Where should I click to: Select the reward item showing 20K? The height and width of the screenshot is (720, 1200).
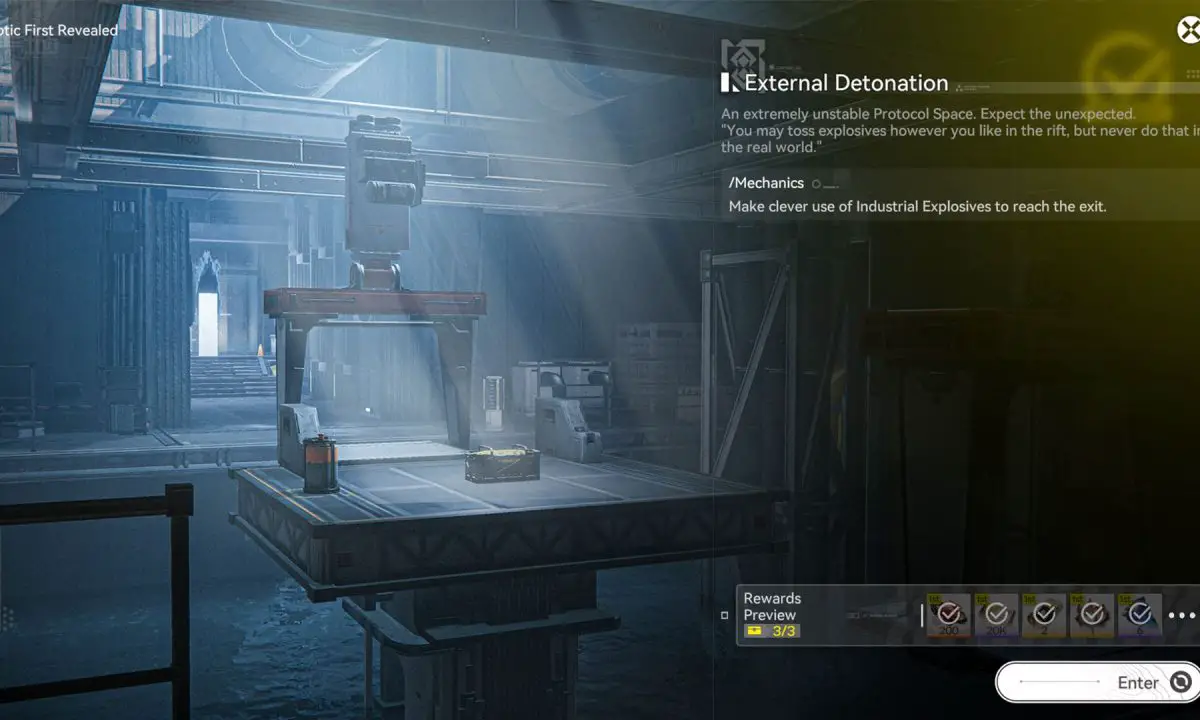pos(996,615)
